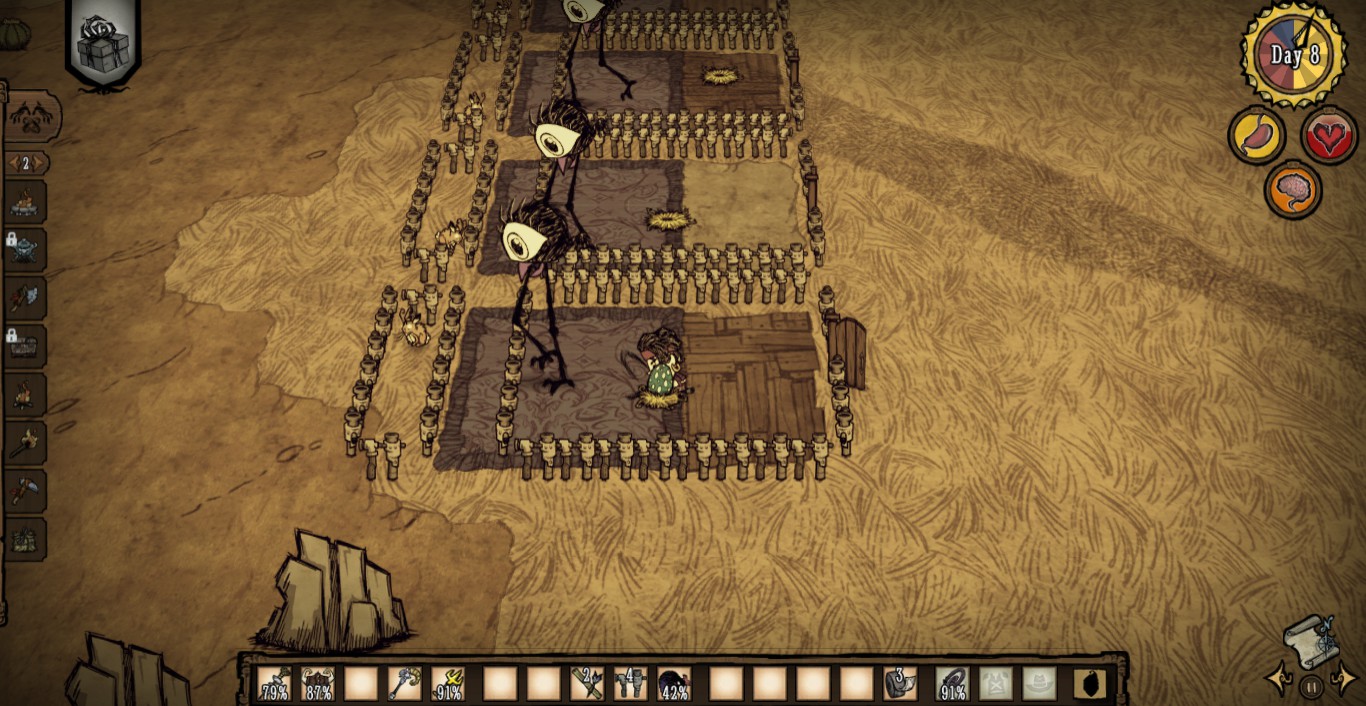Click the equipped hand item at 91%
The height and width of the screenshot is (706, 1366).
tap(953, 684)
